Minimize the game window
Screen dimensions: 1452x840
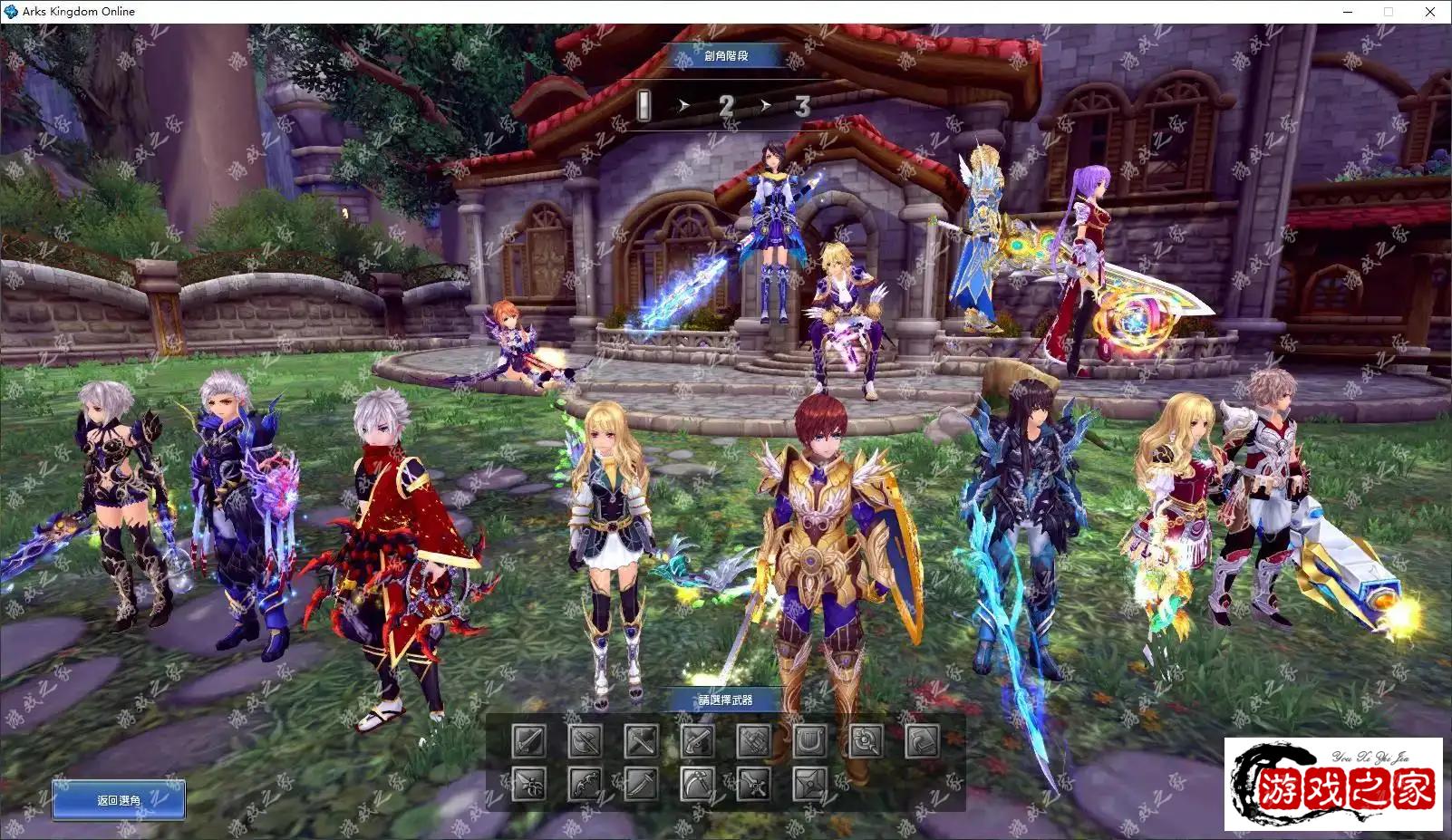pyautogui.click(x=1348, y=12)
